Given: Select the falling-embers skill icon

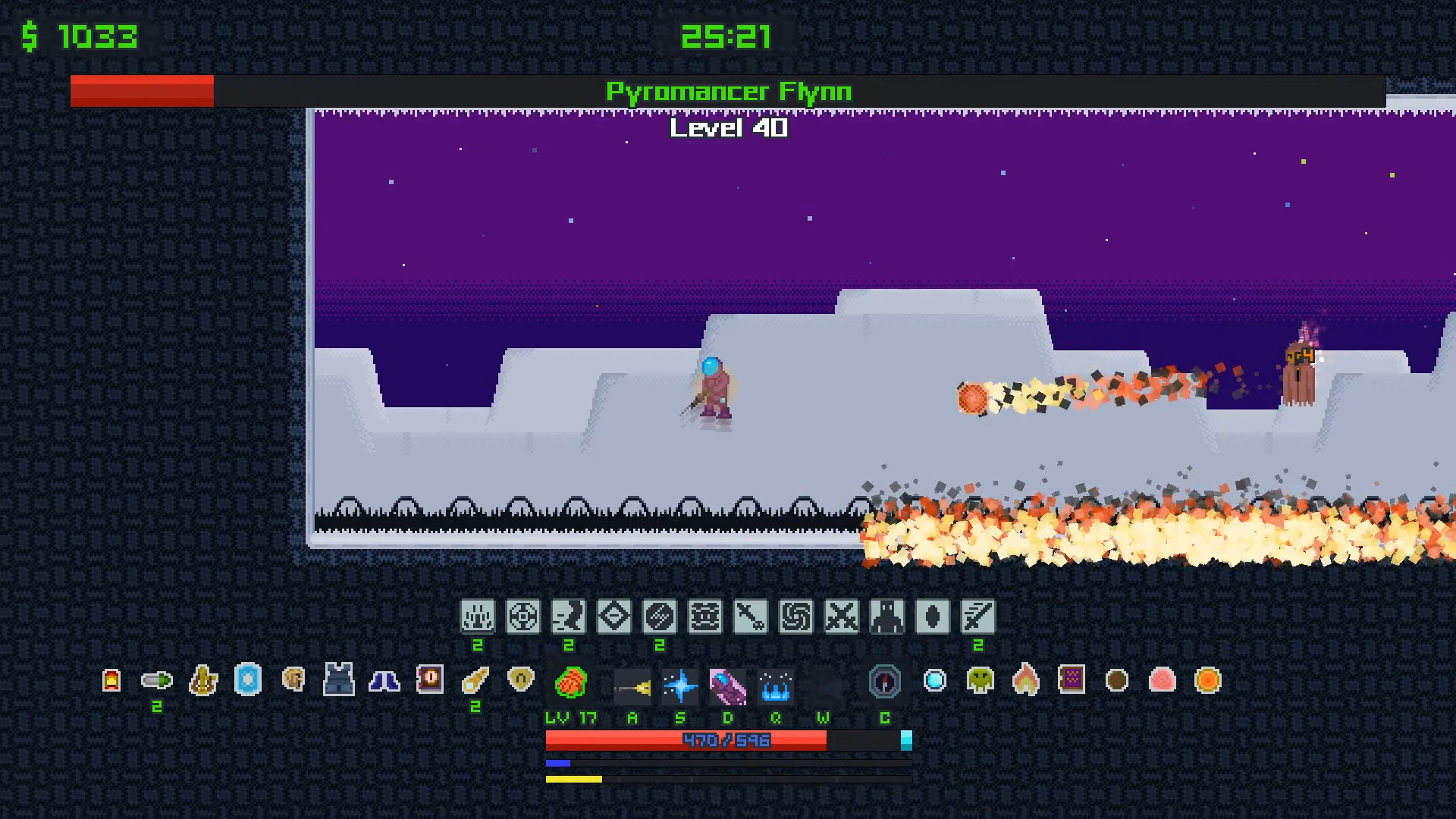Looking at the screenshot, I should tap(476, 617).
